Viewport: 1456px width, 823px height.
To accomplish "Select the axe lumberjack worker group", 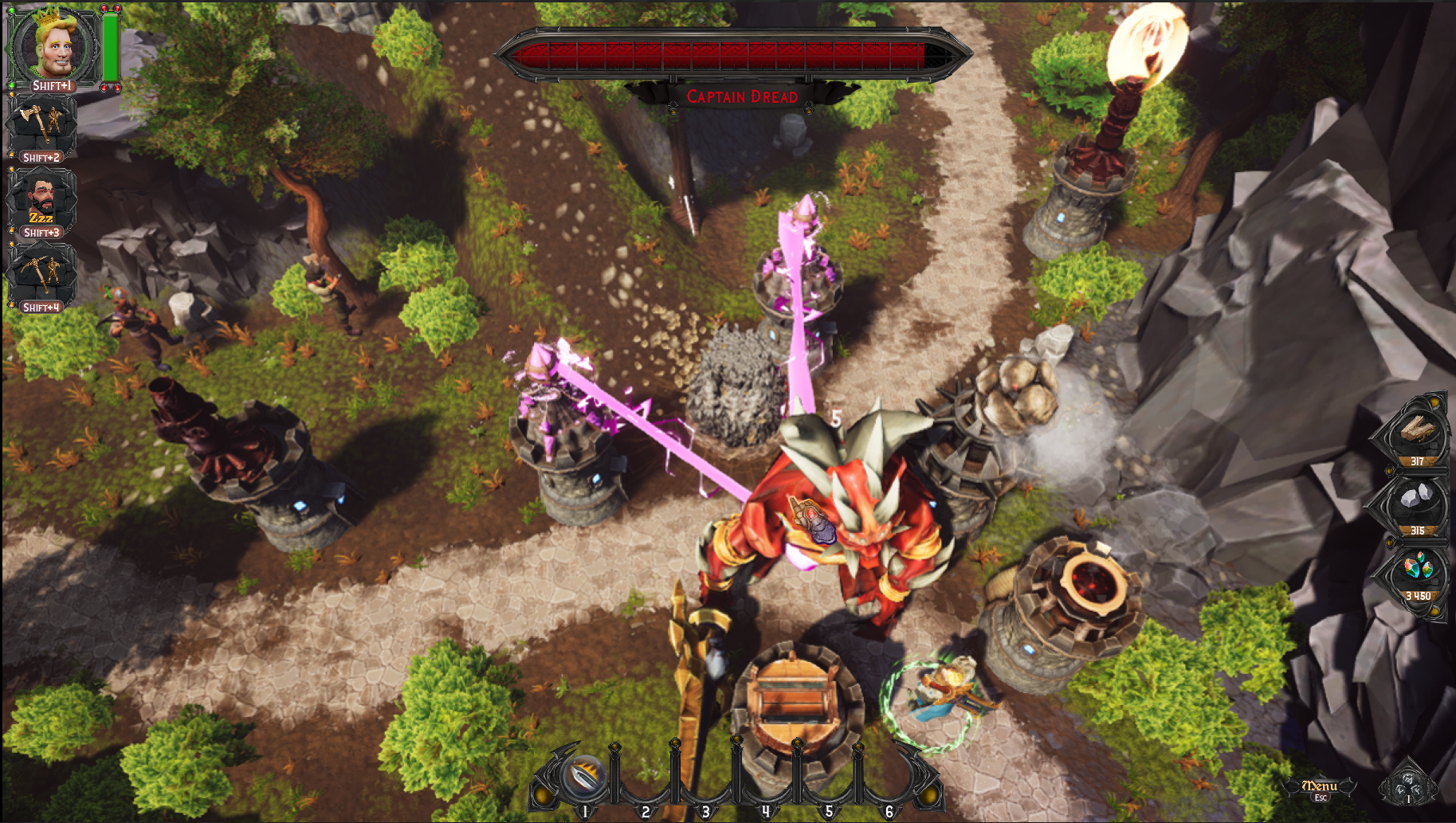I will (x=42, y=124).
